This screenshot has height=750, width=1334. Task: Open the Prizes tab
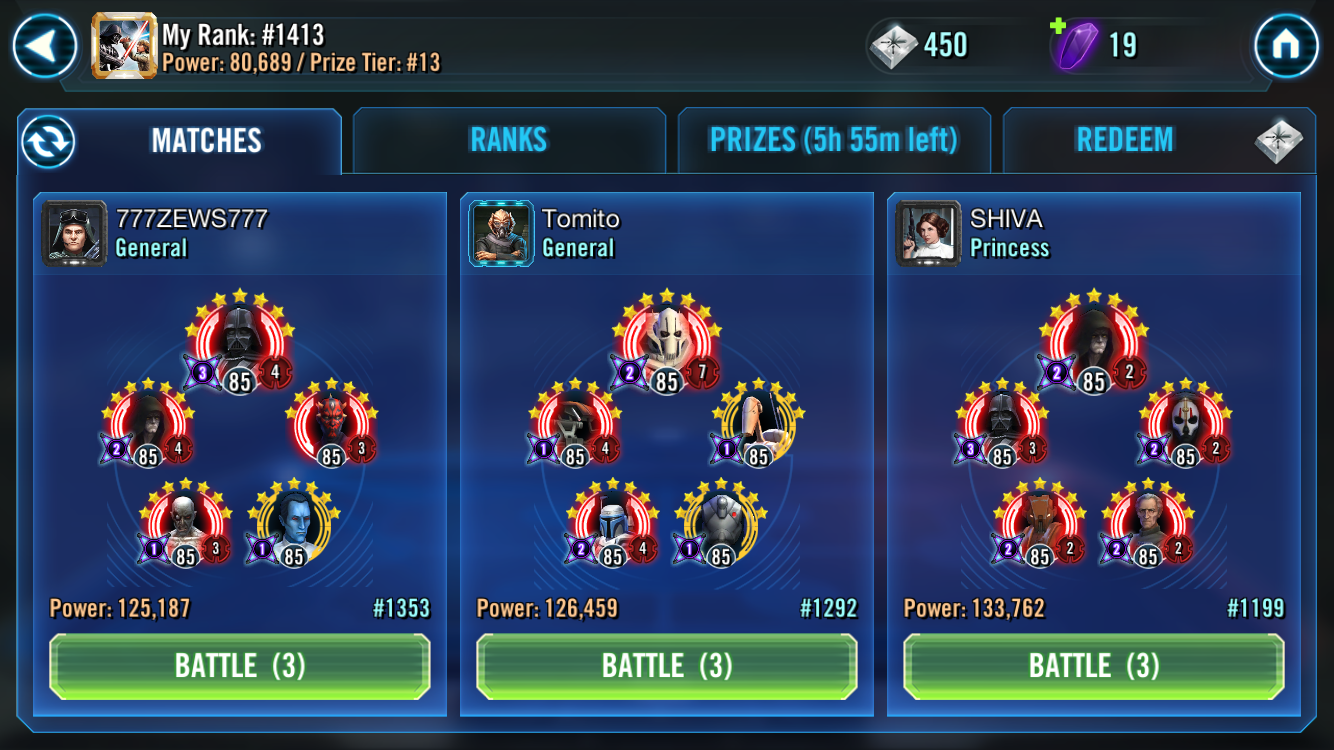pyautogui.click(x=833, y=140)
